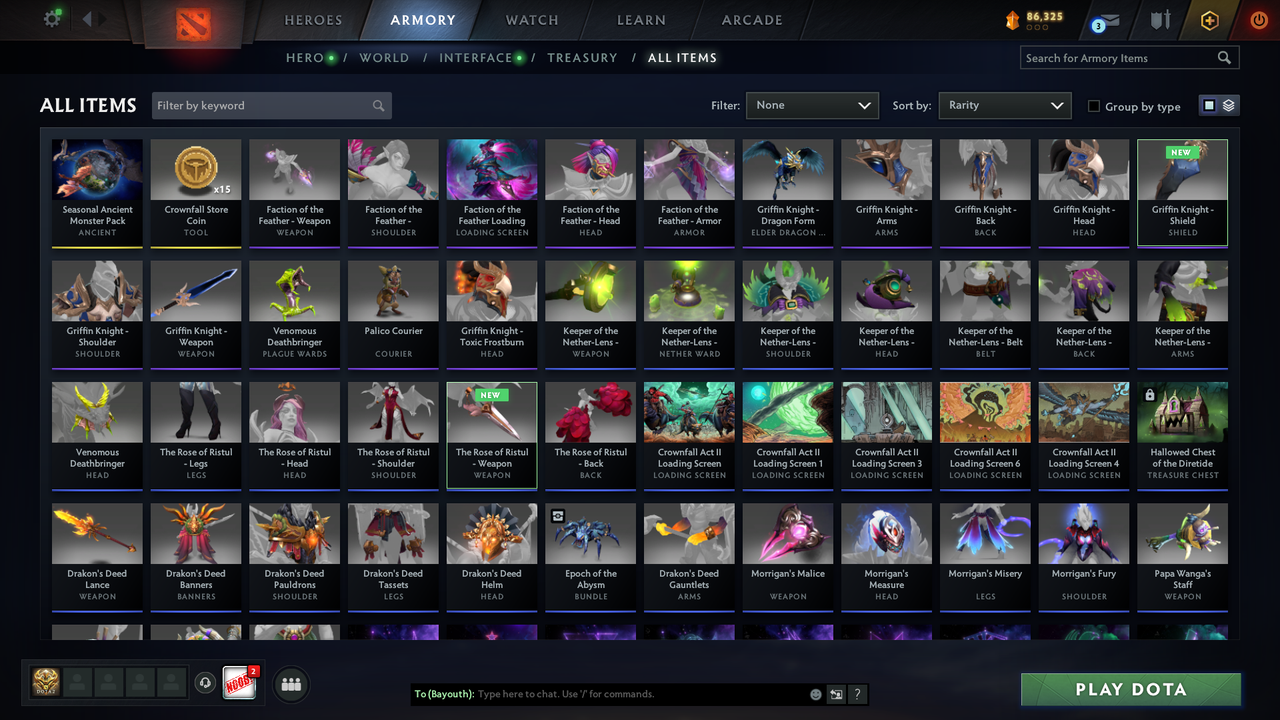Switch to the WATCH tab

531,20
